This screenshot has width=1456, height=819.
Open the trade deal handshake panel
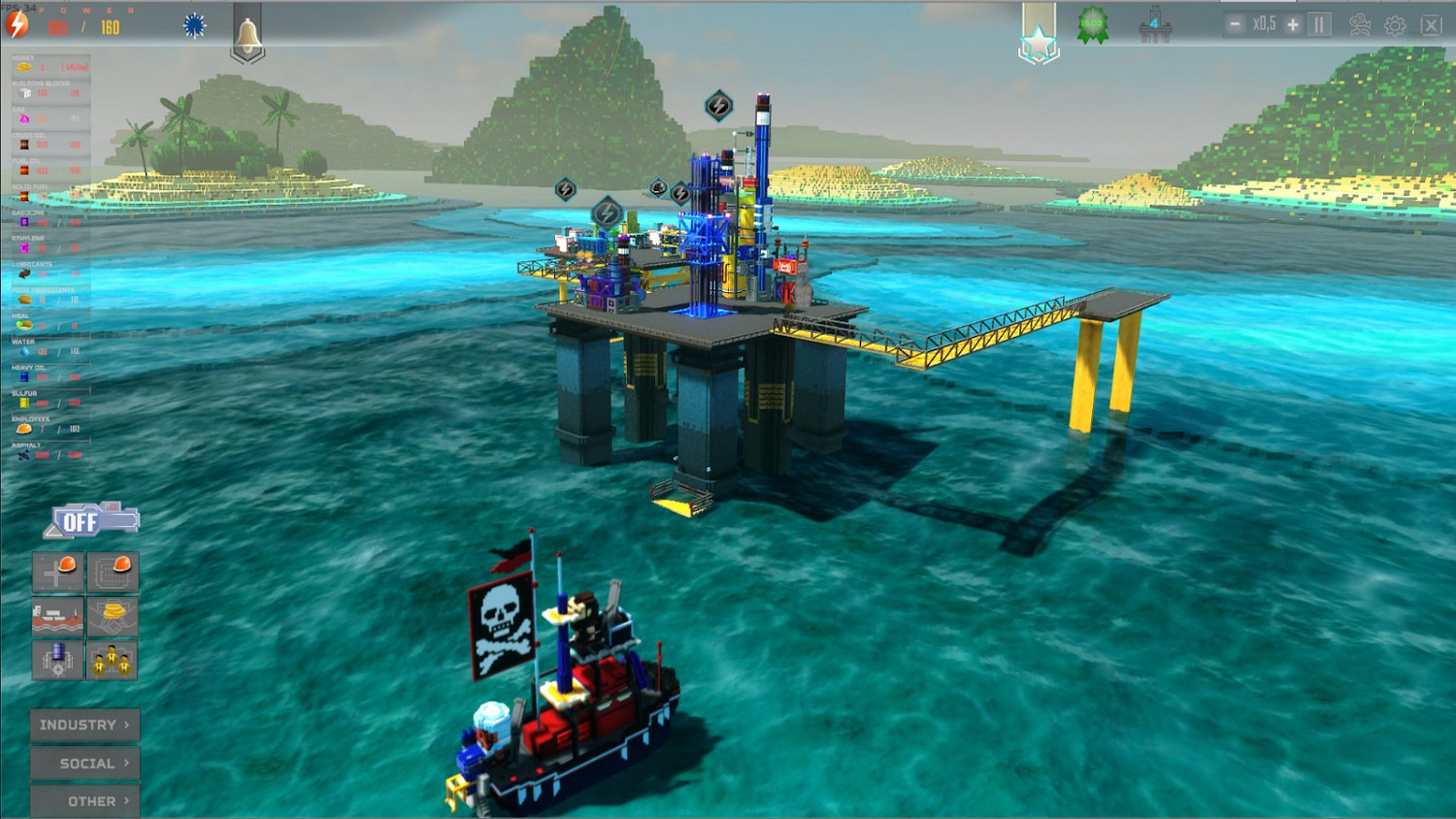[113, 616]
